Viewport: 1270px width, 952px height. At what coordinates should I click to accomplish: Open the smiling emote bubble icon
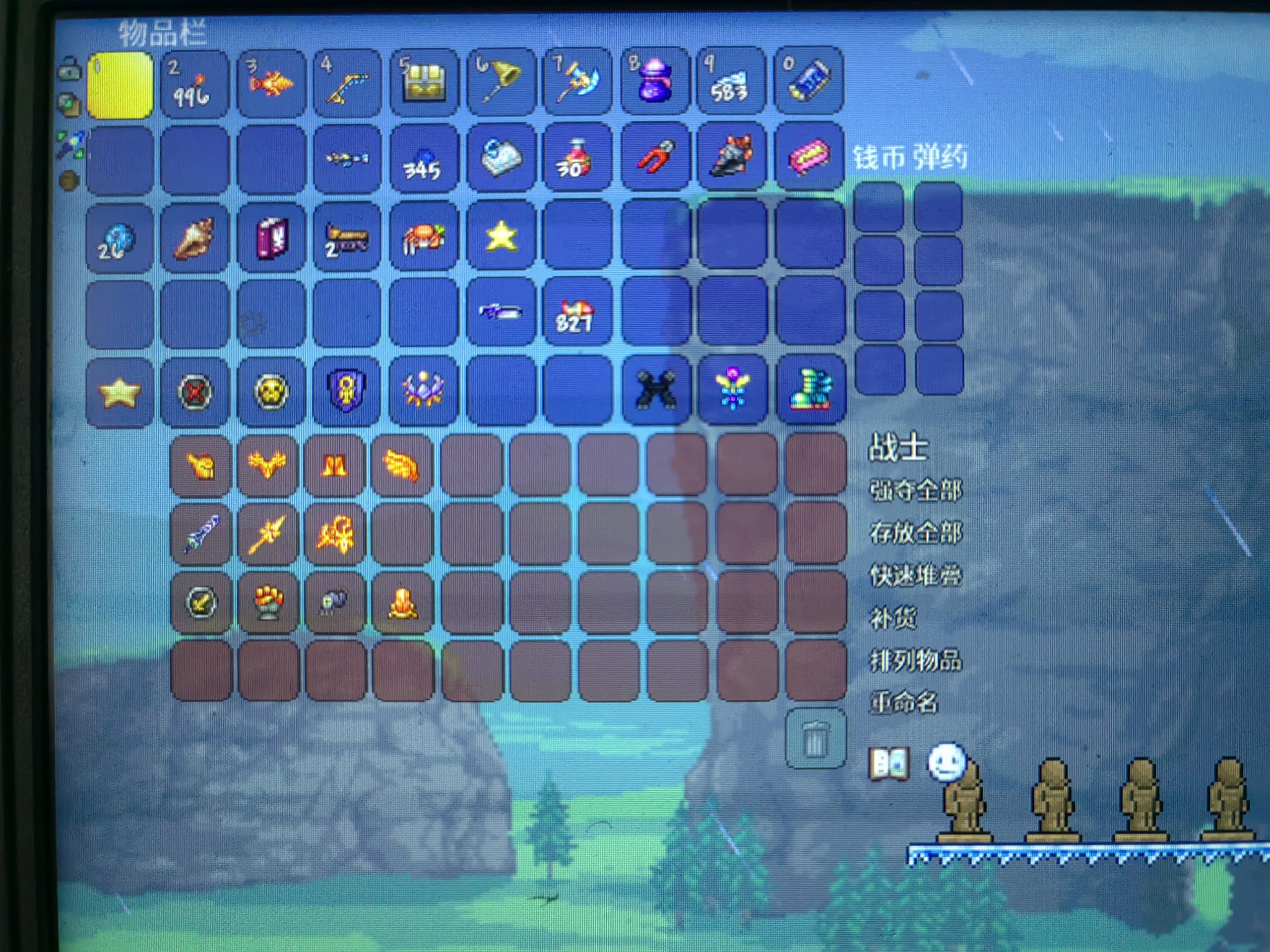coord(946,763)
